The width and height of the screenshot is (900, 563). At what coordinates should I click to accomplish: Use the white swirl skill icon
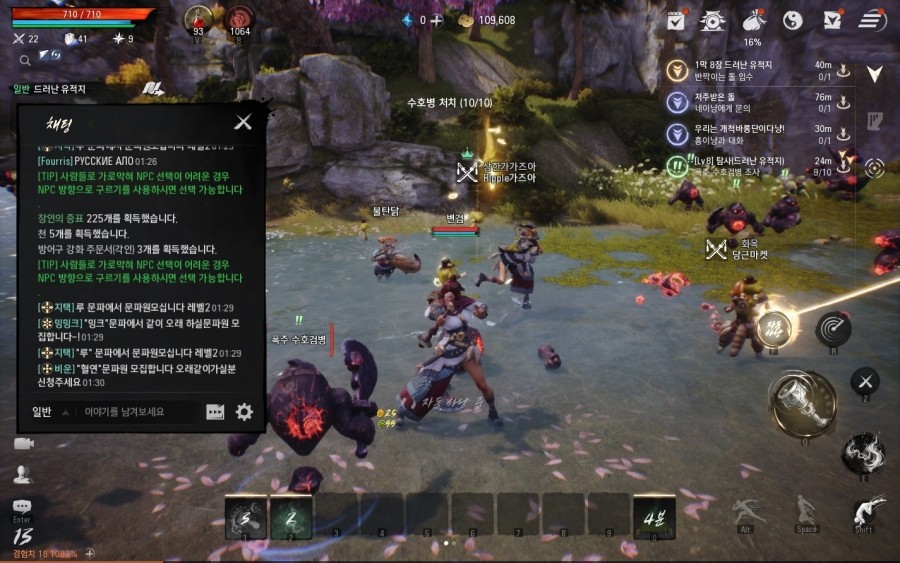click(x=863, y=453)
